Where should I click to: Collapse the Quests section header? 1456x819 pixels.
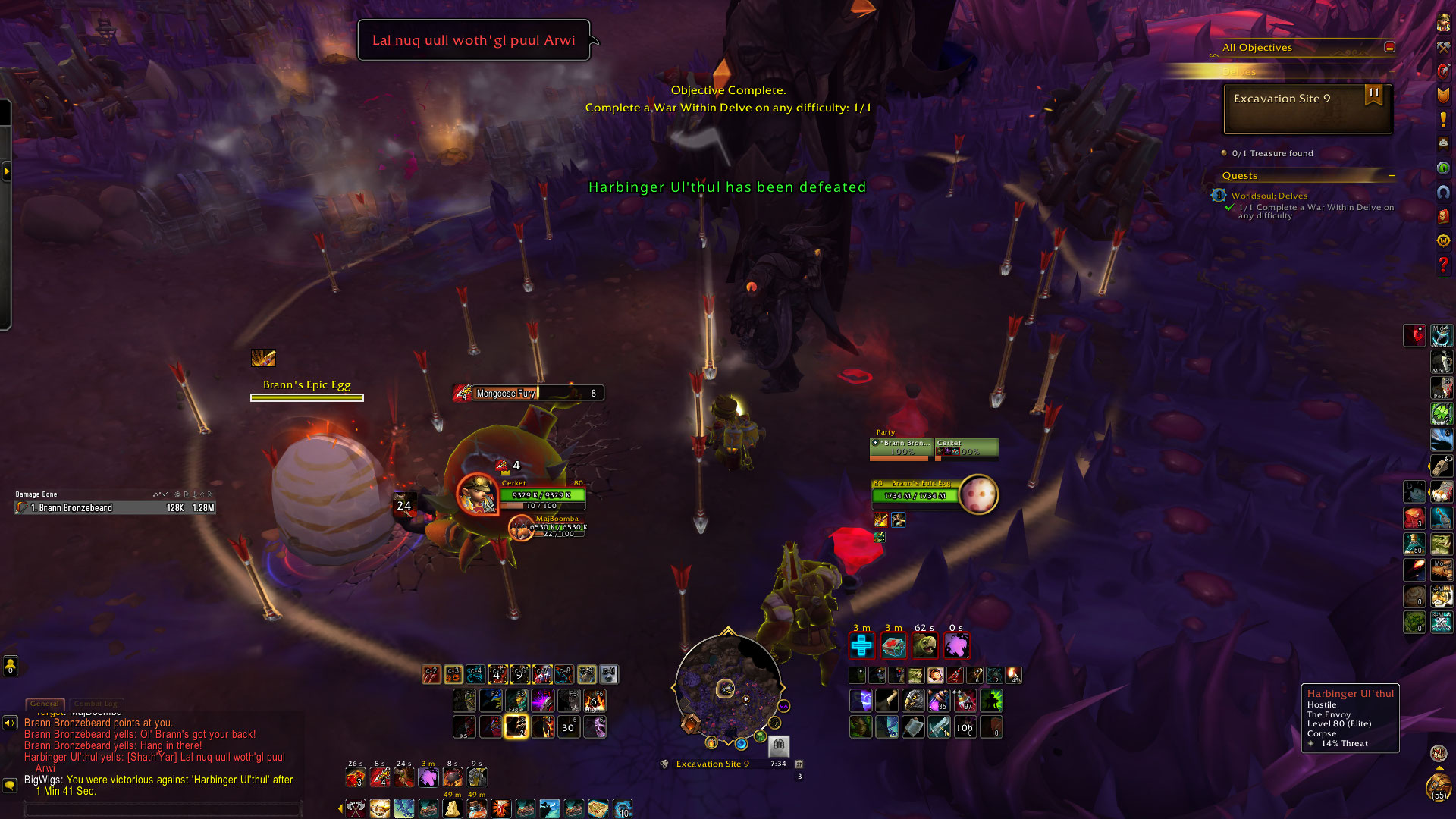point(1392,176)
